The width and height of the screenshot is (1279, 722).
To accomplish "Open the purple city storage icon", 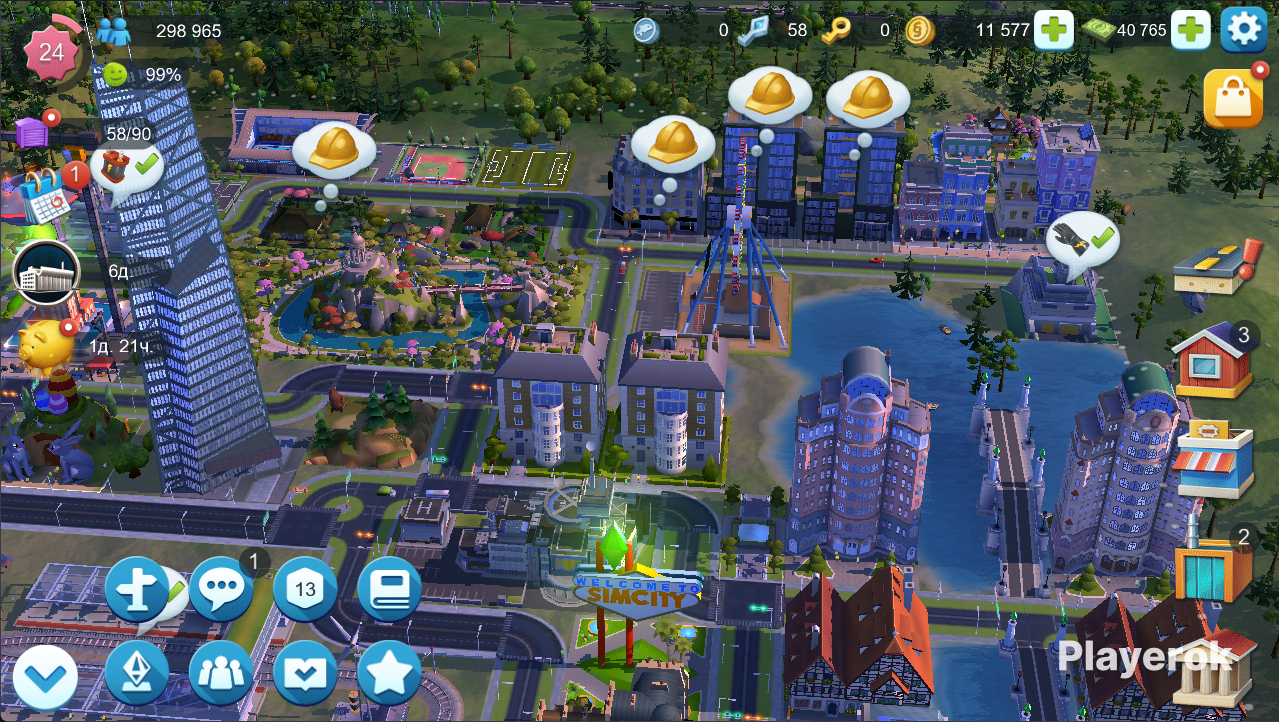I will (x=32, y=132).
